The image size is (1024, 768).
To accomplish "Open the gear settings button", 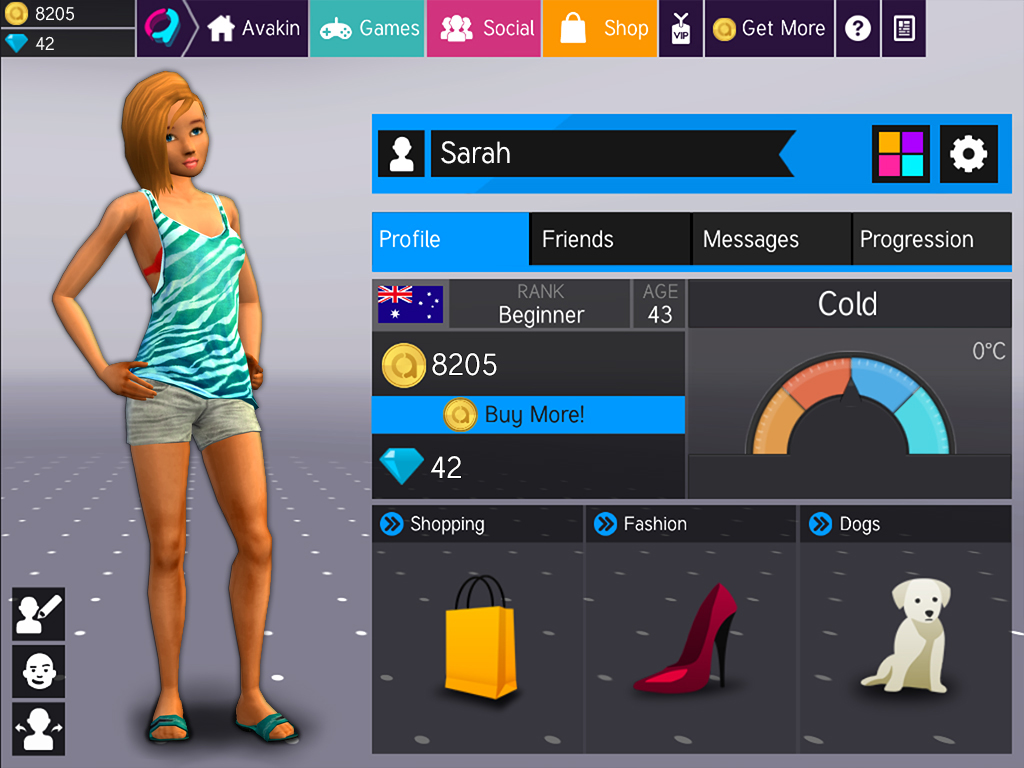I will coord(968,153).
